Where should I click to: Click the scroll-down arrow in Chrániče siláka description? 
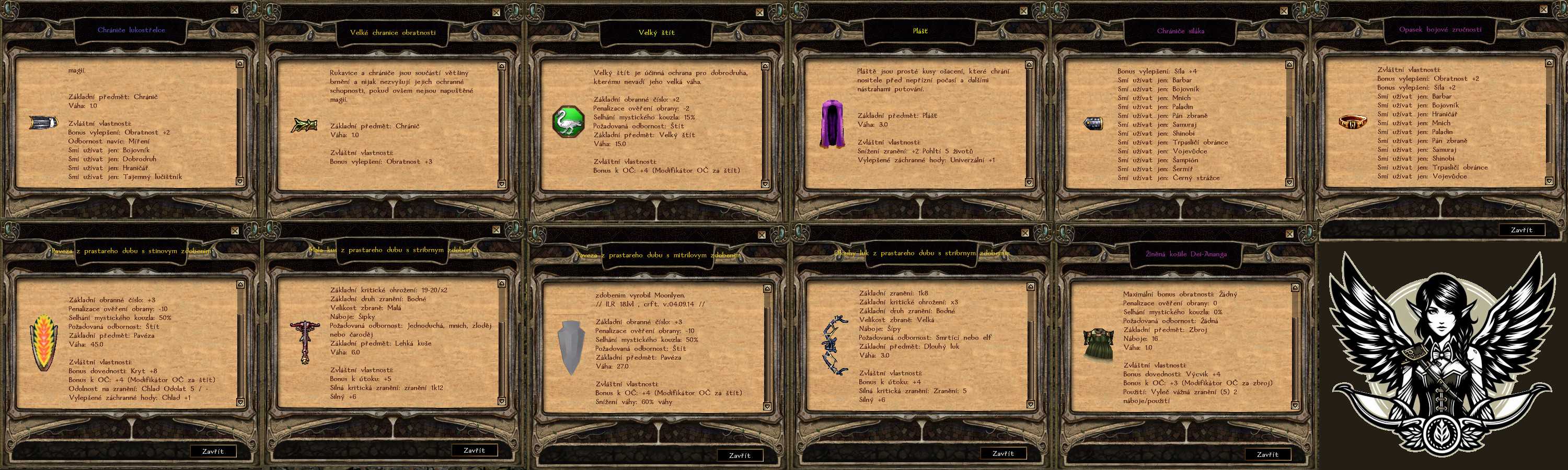tap(1289, 182)
